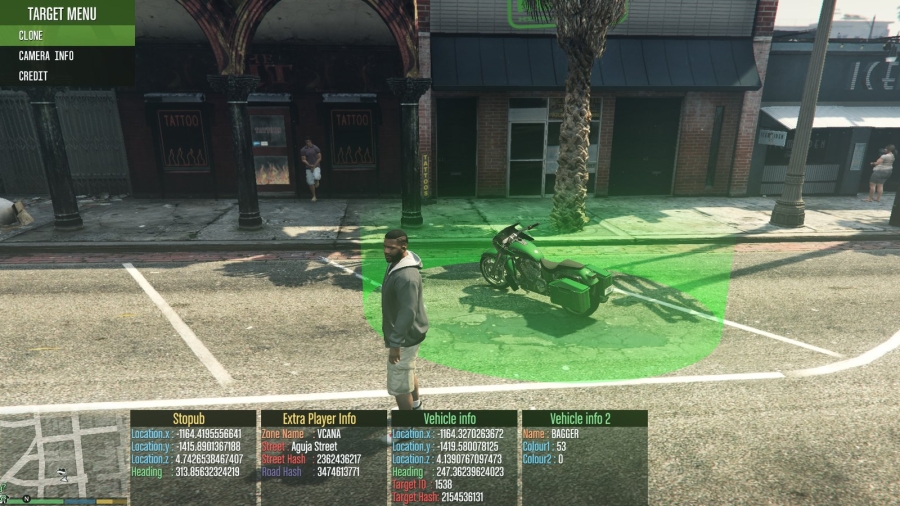Click the minimap in the corner
The image size is (900, 506).
64,455
